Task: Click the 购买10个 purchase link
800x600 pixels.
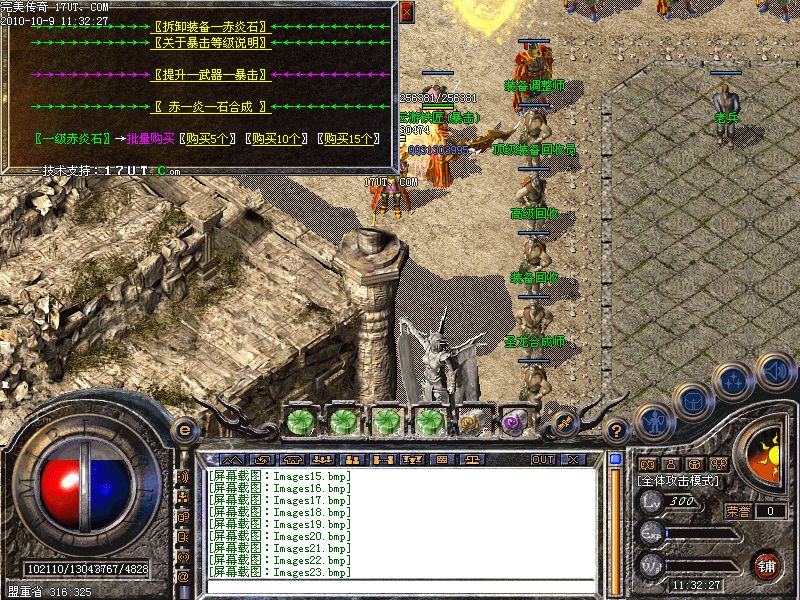Action: coord(277,139)
